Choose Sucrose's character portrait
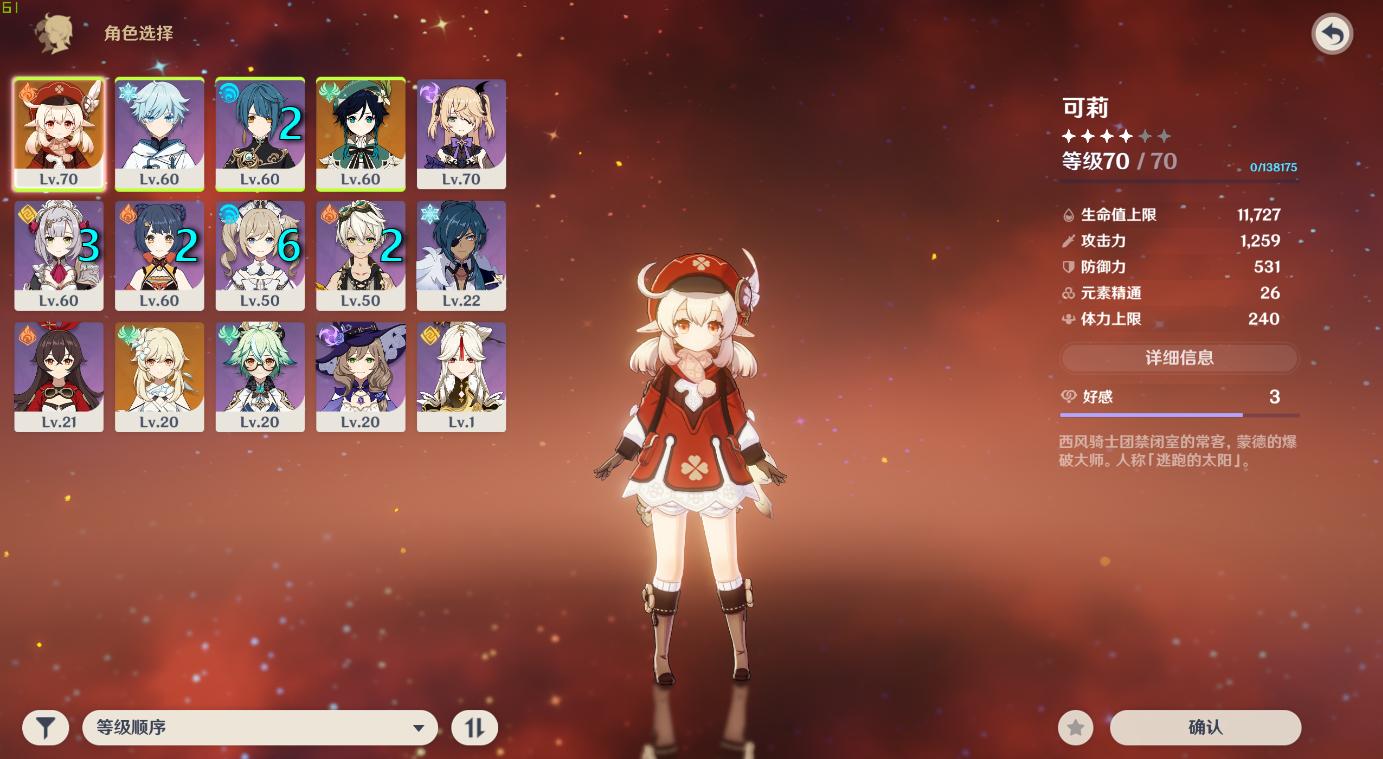 click(260, 376)
